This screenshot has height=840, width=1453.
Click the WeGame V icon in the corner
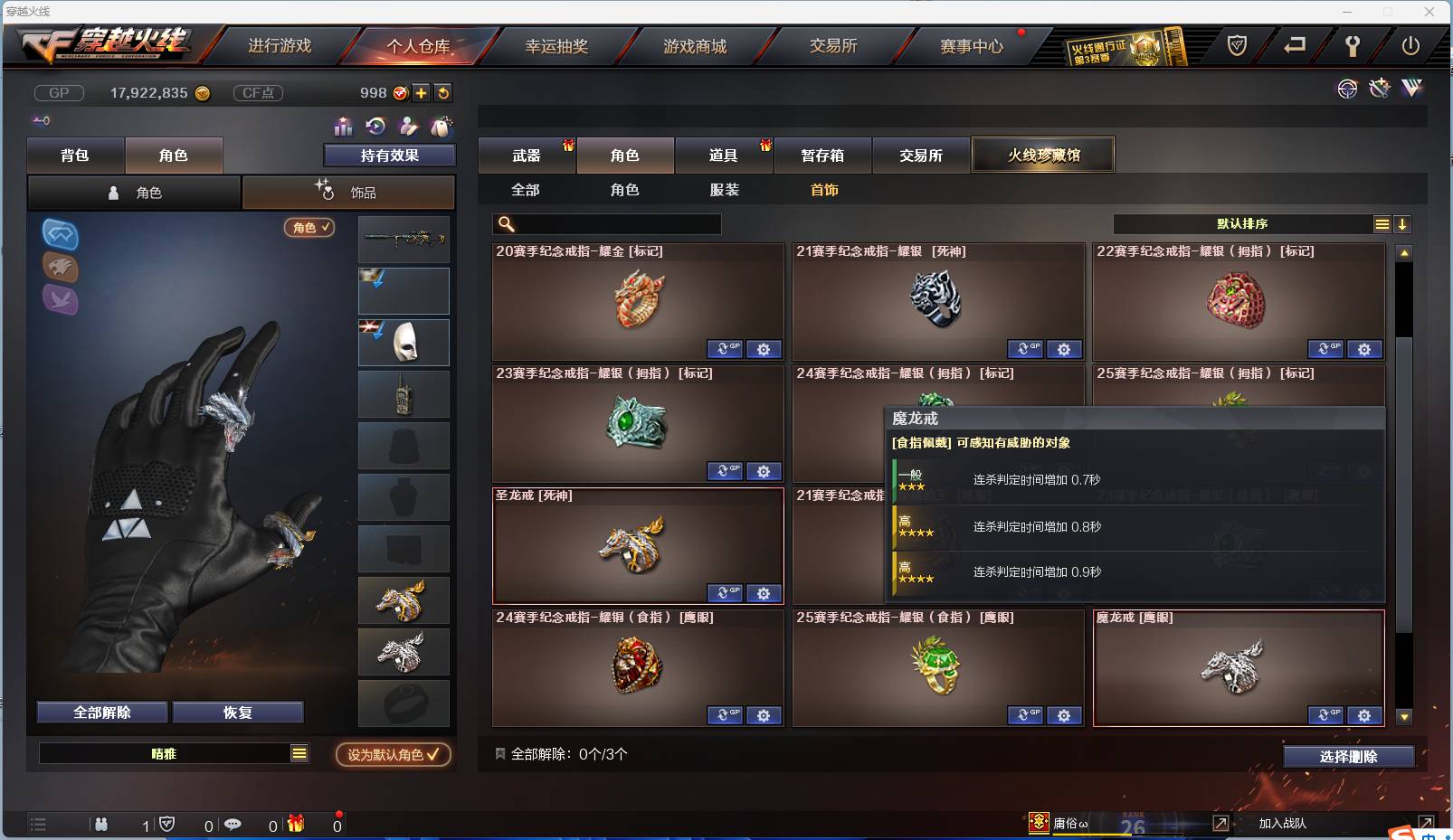(x=1411, y=89)
